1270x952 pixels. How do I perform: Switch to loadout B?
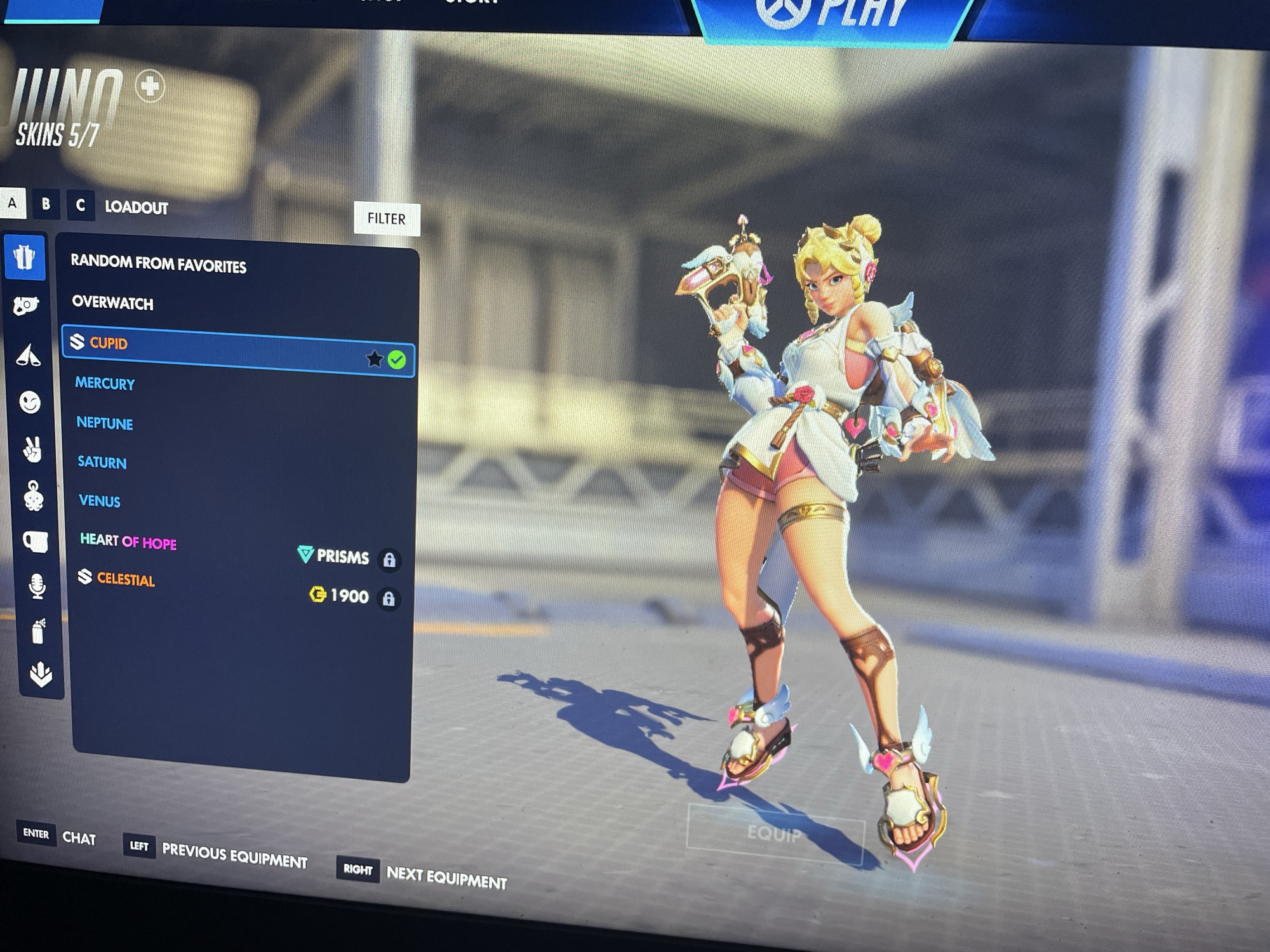[x=46, y=204]
